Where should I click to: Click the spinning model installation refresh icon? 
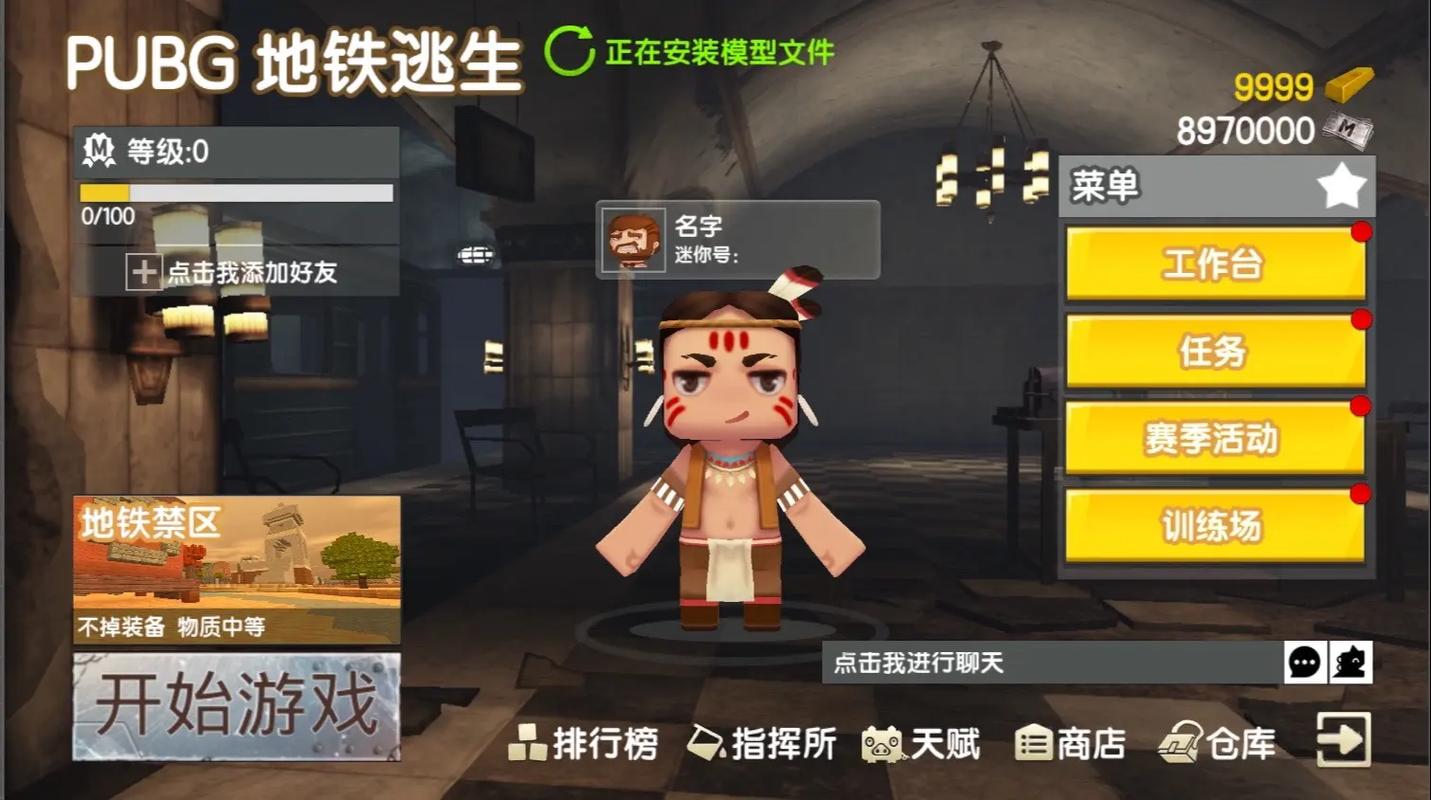[x=570, y=50]
